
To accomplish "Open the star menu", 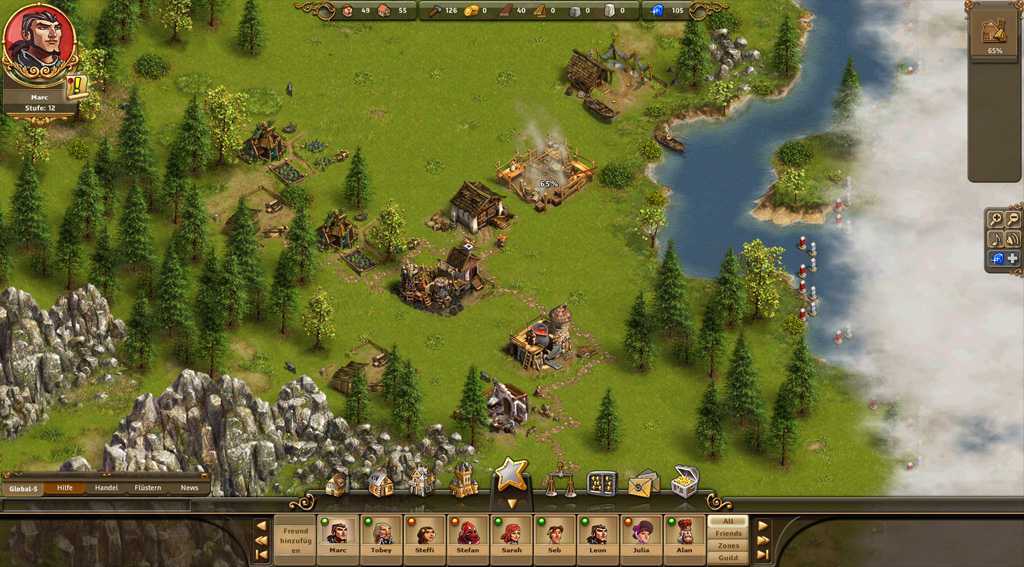I will (511, 476).
